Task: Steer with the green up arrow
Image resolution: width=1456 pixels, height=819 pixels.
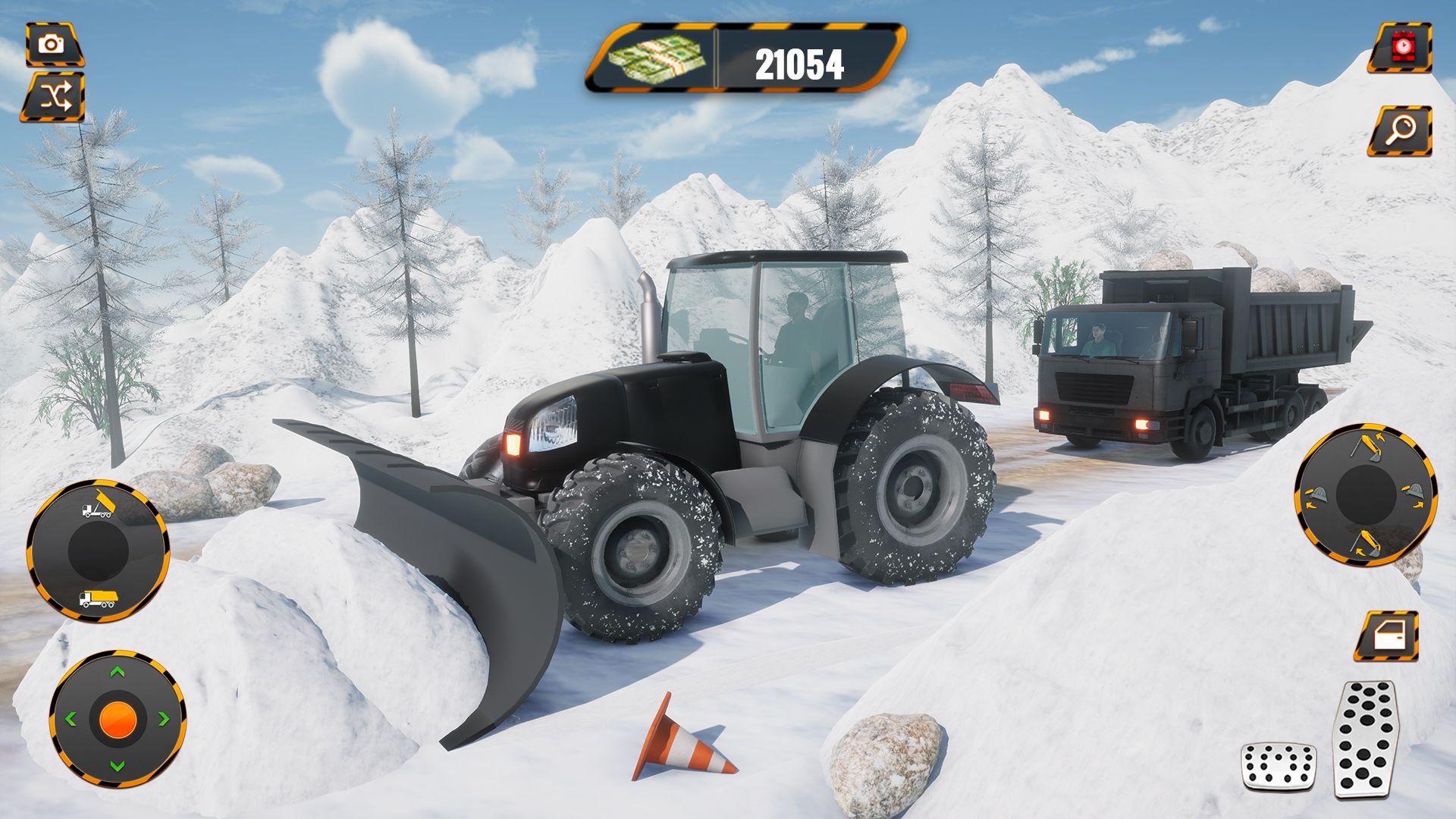Action: tap(117, 671)
